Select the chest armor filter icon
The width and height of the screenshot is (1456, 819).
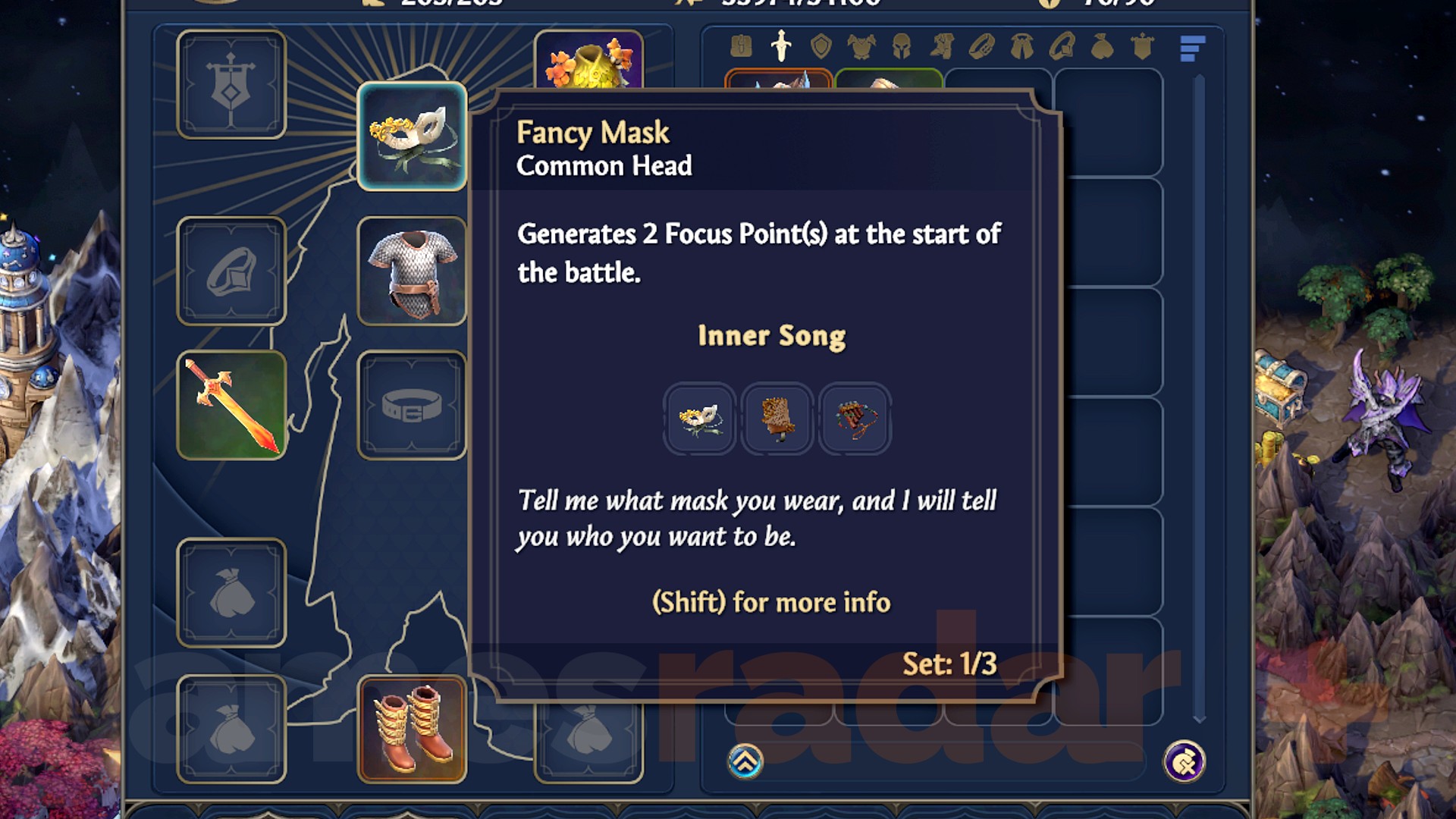click(861, 45)
